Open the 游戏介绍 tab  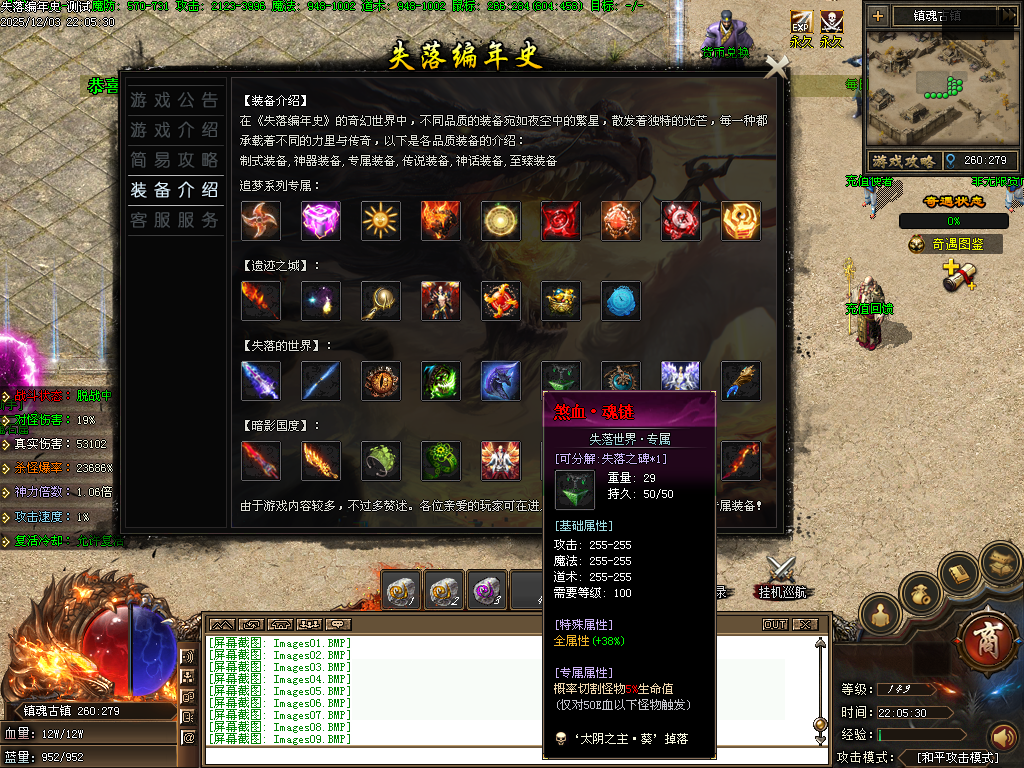coord(174,130)
